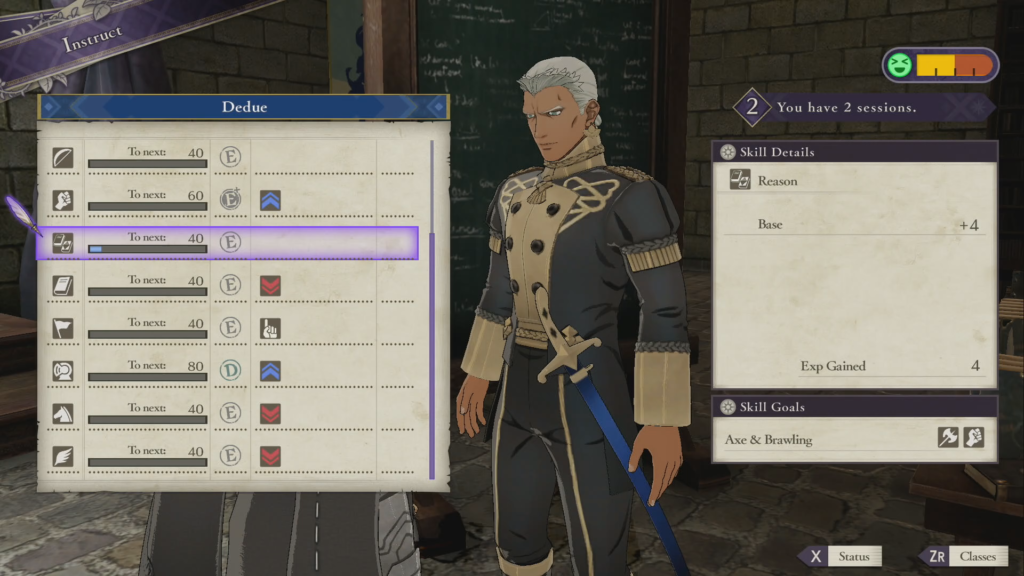Screen dimensions: 1024x576
Task: Select the Faith skill row with book icon
Action: point(230,286)
